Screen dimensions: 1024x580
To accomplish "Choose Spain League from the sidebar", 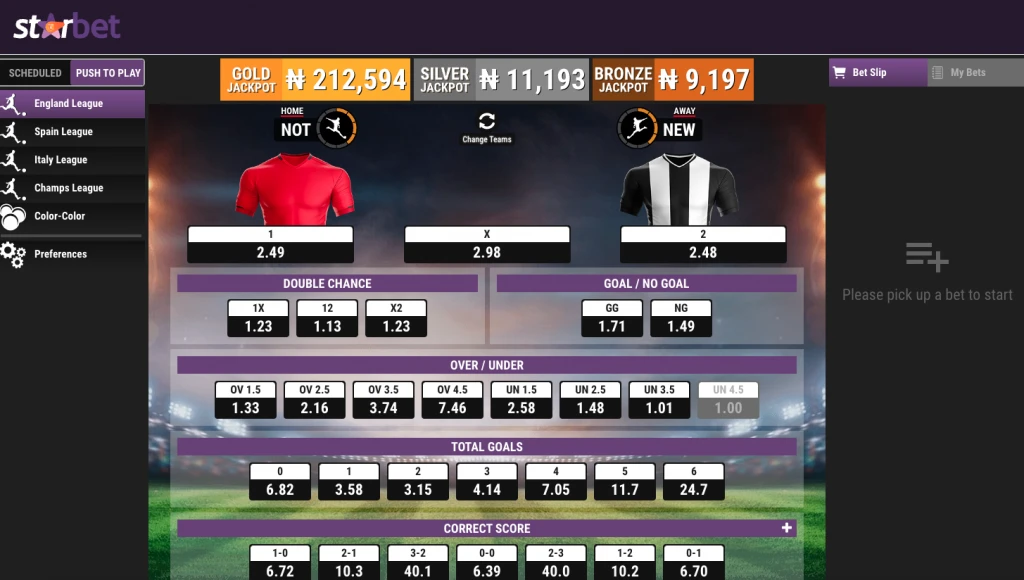I will pyautogui.click(x=63, y=132).
